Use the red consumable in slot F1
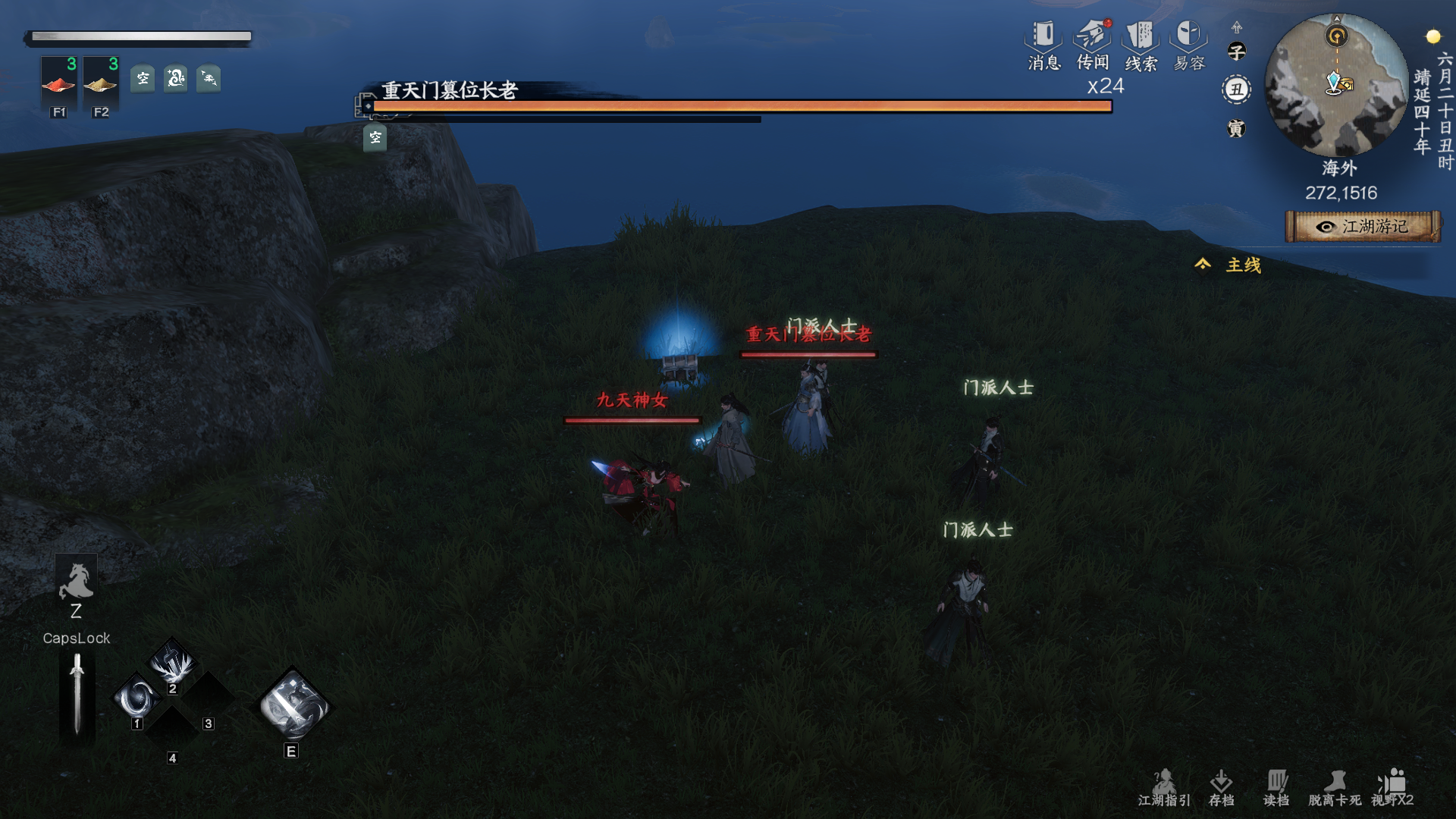 [58, 85]
